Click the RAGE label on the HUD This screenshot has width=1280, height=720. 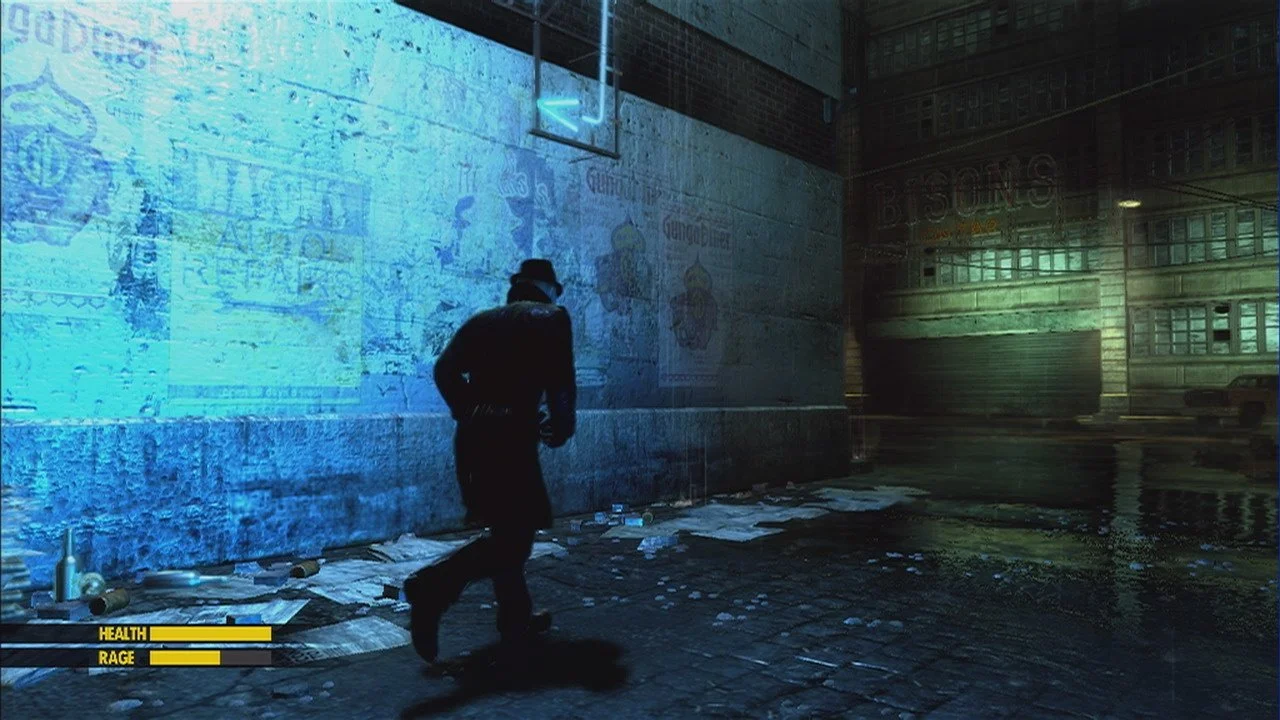tap(116, 659)
